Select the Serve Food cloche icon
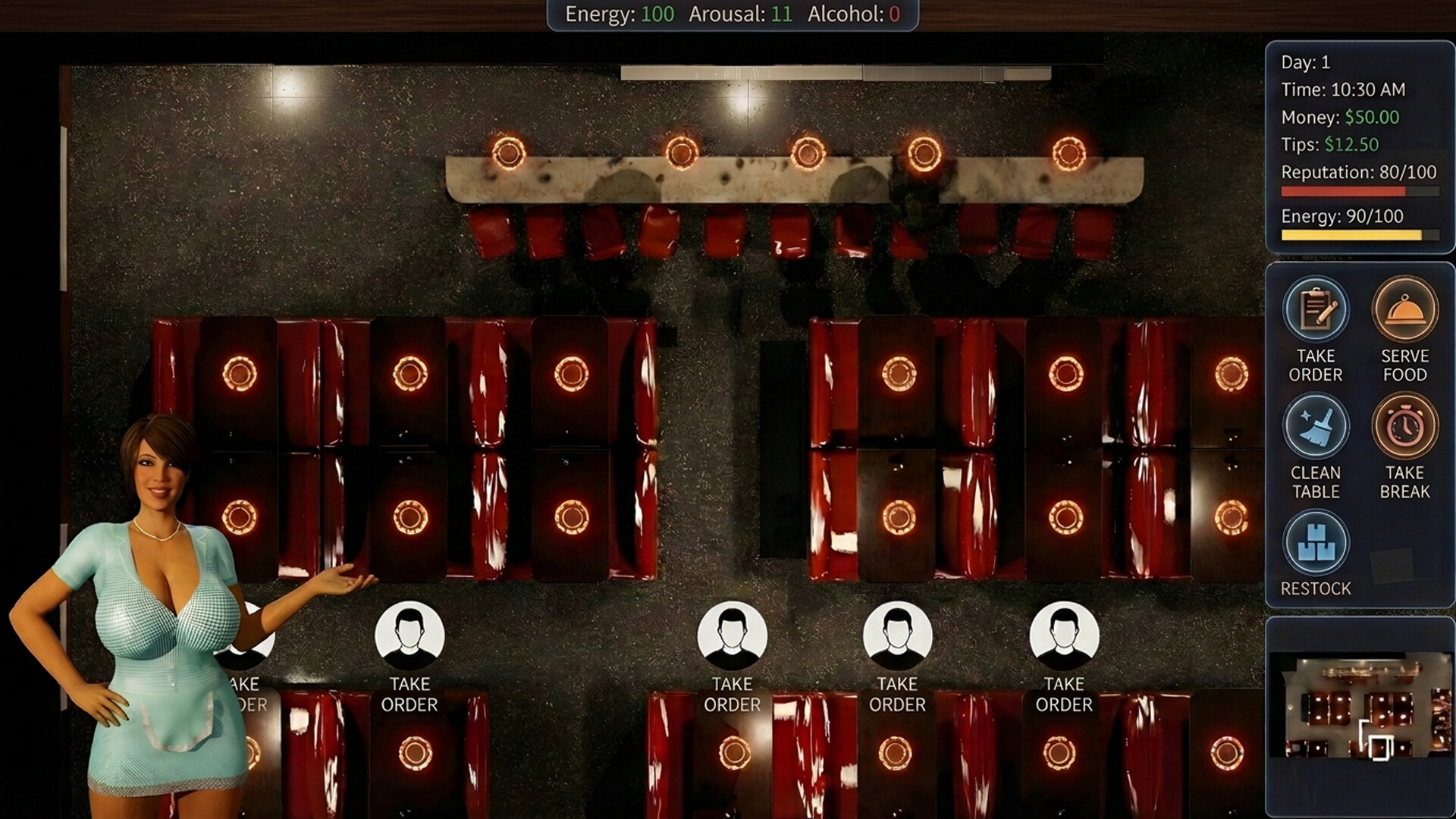 click(x=1406, y=309)
